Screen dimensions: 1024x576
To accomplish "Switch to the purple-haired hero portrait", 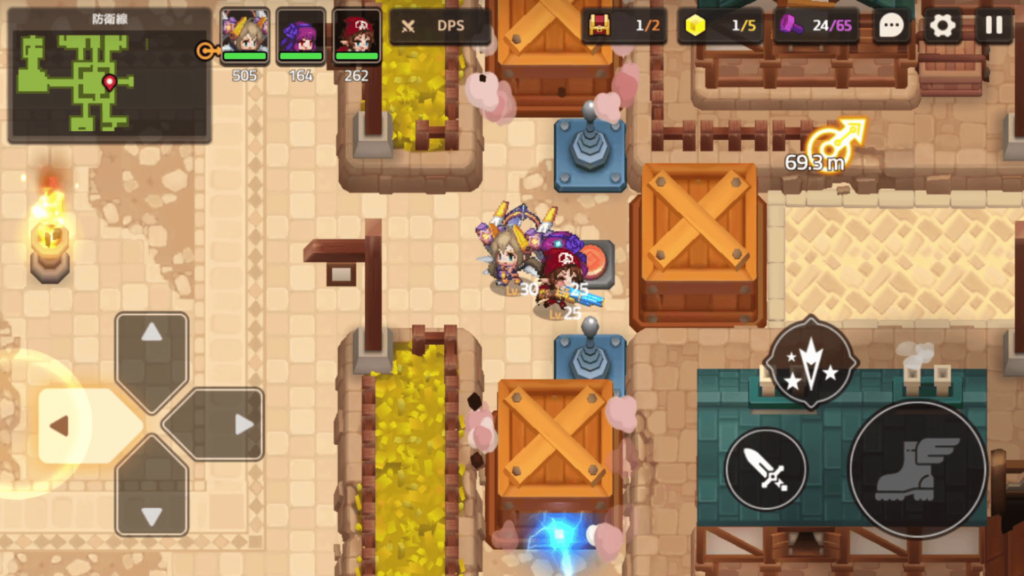I will tap(301, 36).
